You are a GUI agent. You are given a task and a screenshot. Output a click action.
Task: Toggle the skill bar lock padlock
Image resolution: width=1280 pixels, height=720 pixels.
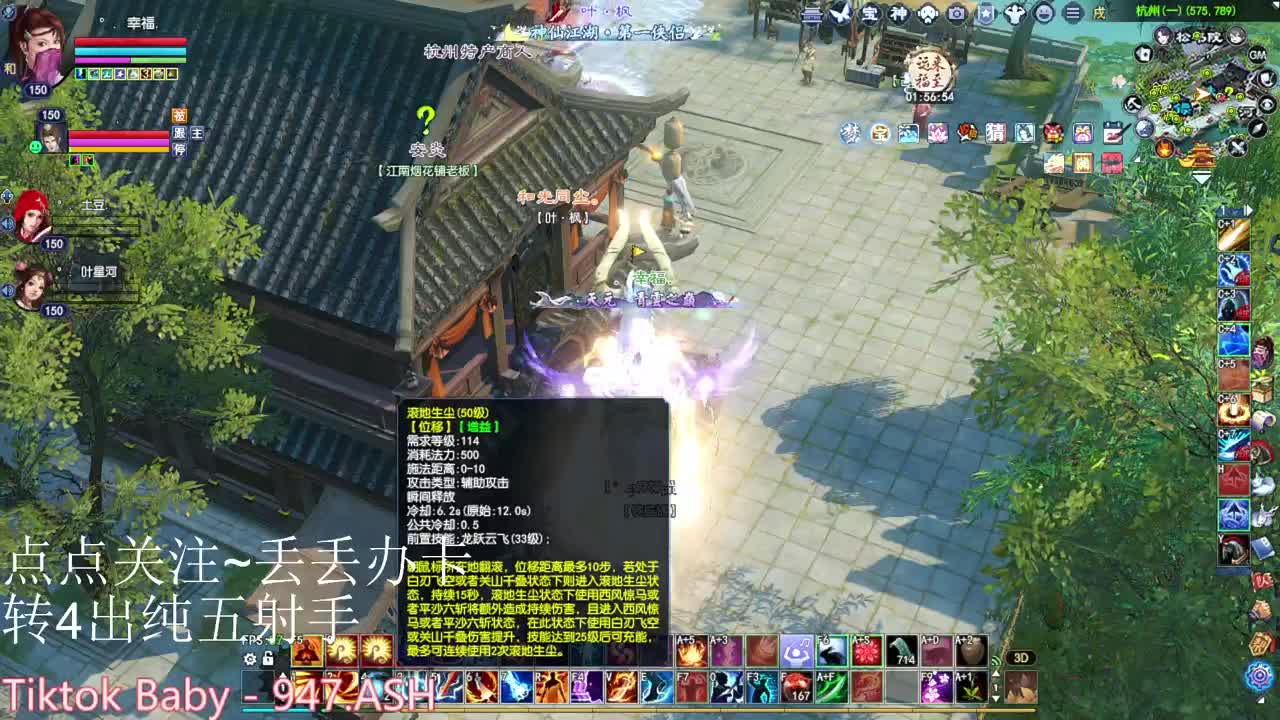tap(267, 659)
